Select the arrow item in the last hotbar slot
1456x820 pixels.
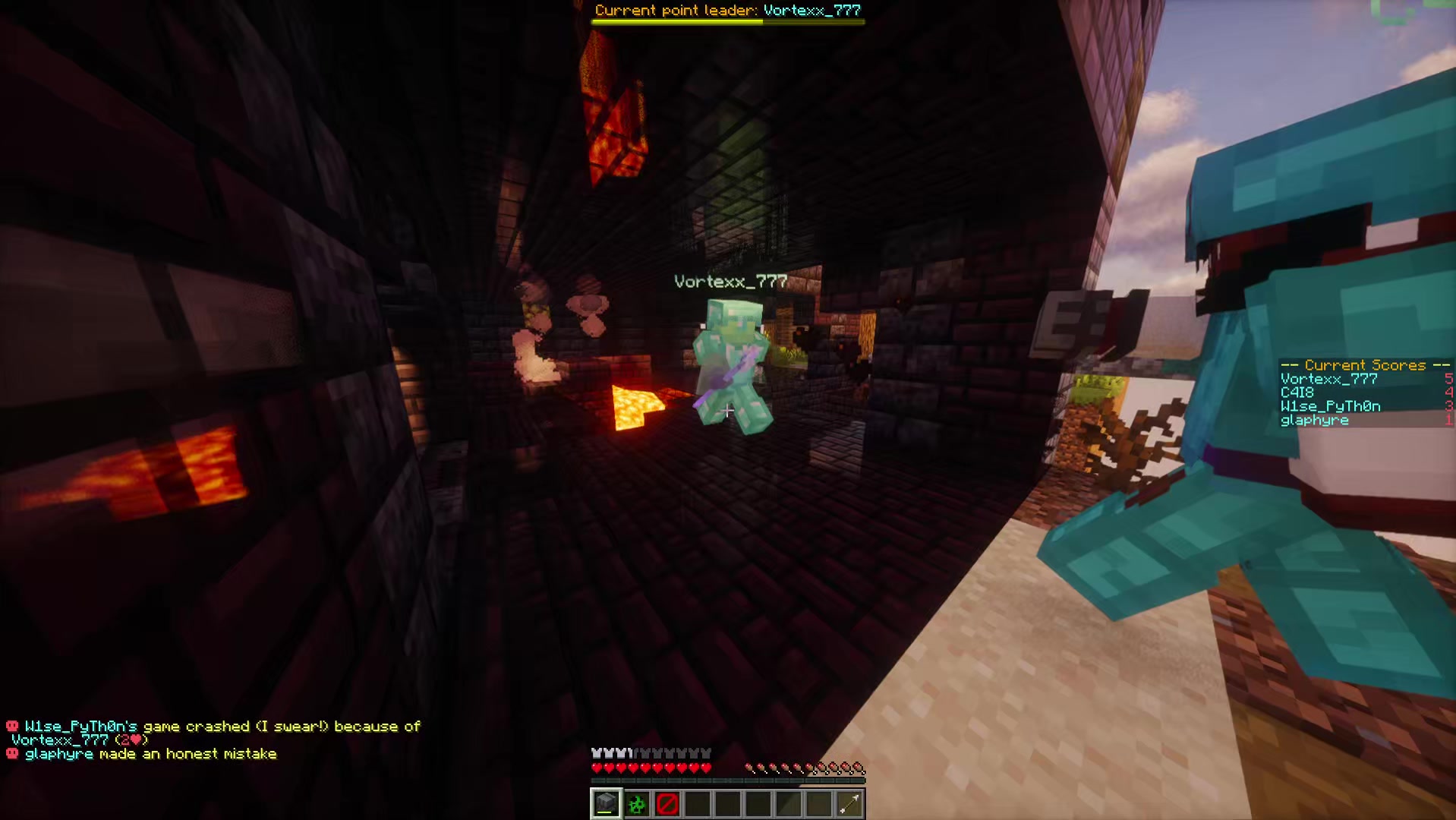point(849,803)
